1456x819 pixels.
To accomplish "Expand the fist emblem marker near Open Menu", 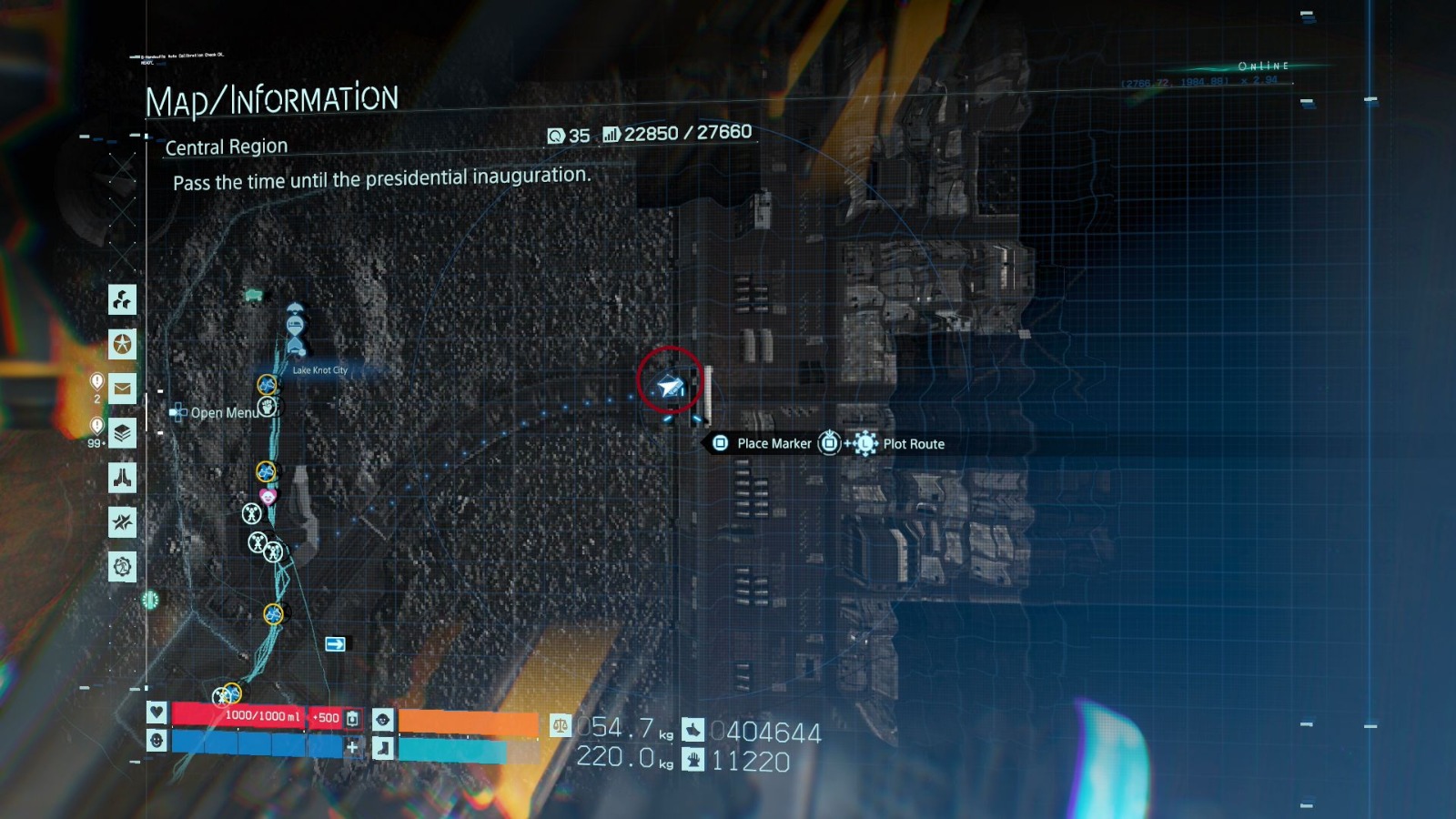I will pyautogui.click(x=267, y=408).
